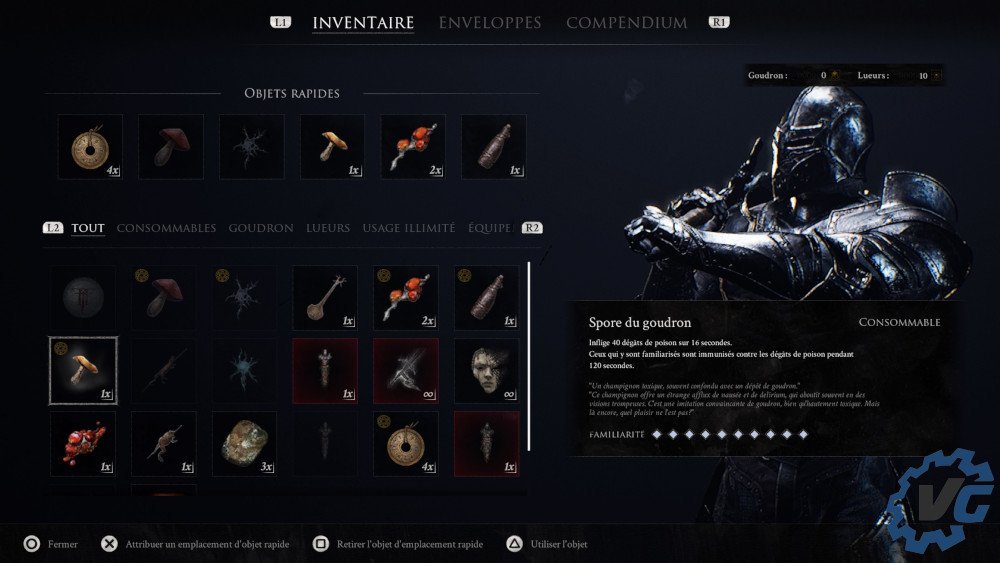Select the Inventaire tab
Viewport: 1000px width, 563px height.
363,22
